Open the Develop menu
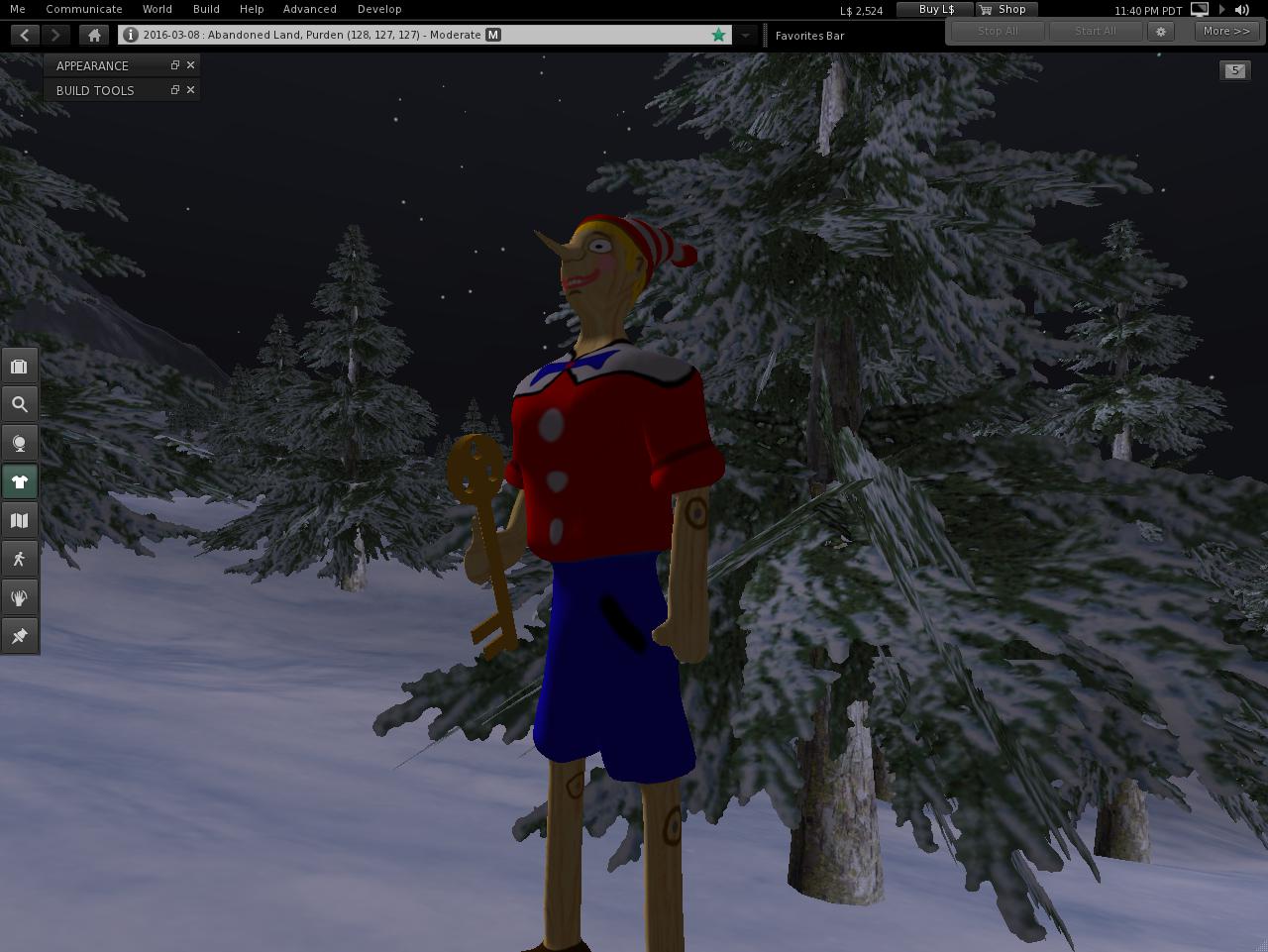 click(379, 9)
